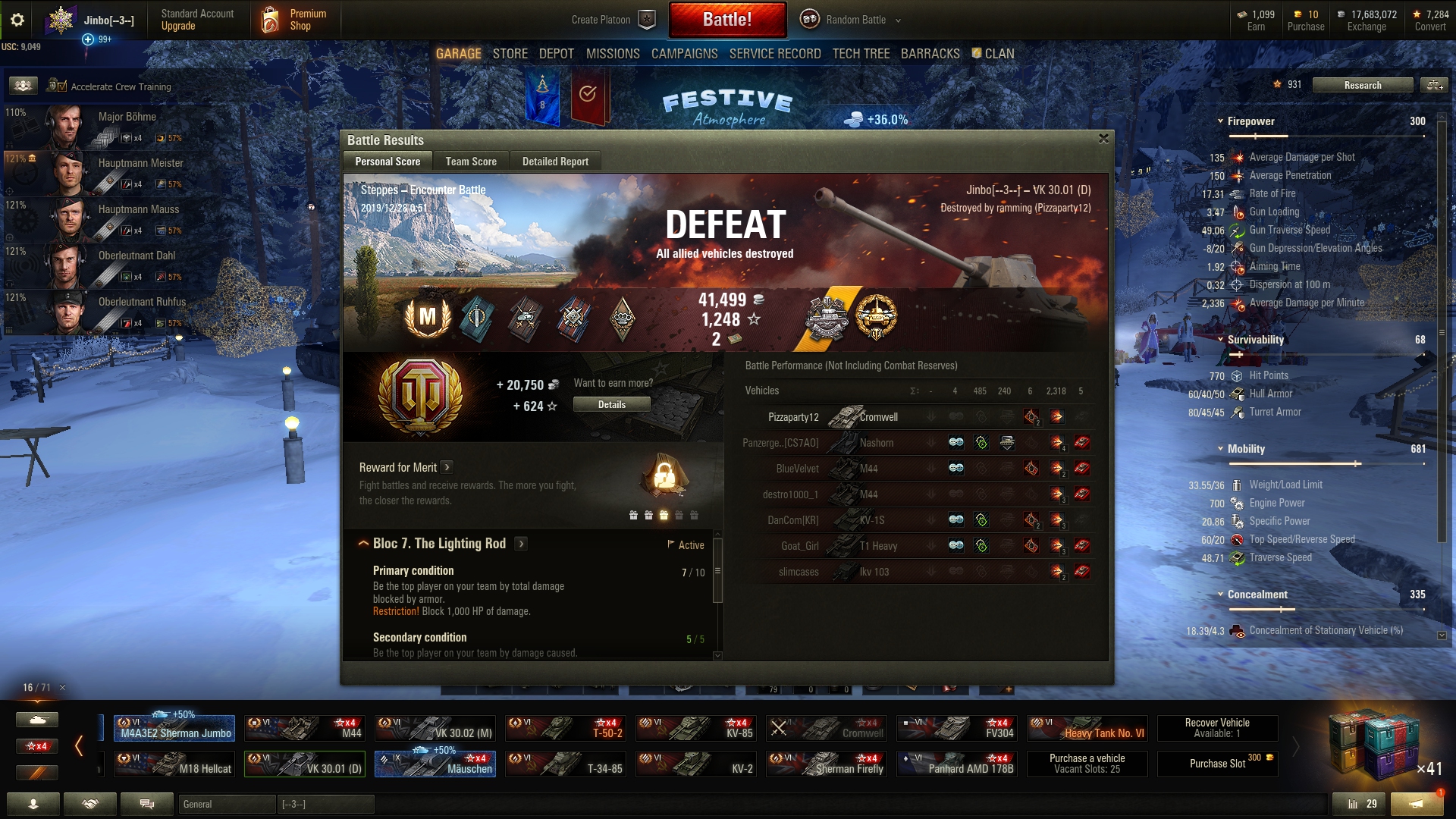The image size is (1456, 819).
Task: Open the BARRACKS menu
Action: tap(930, 54)
